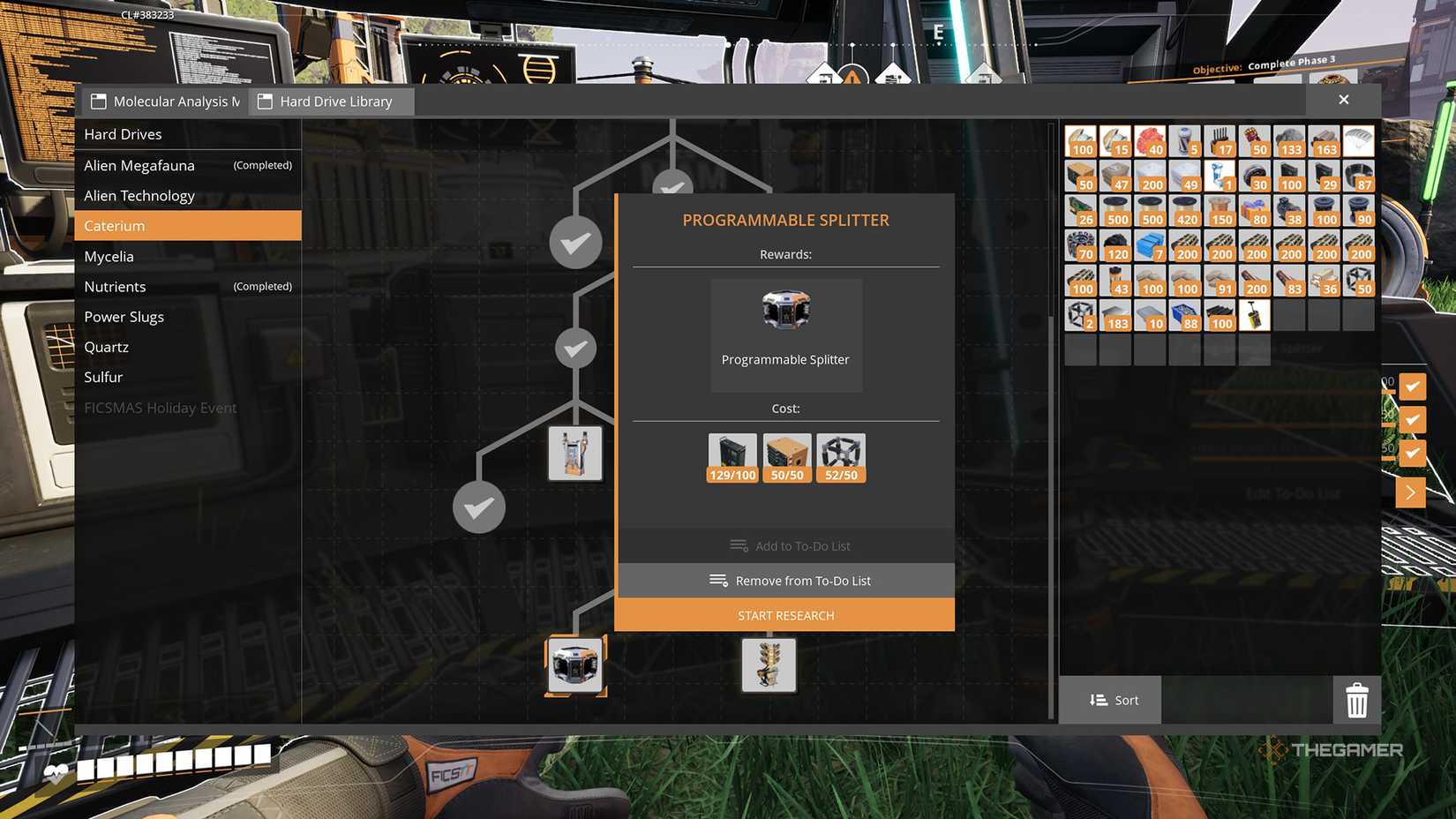
Task: Toggle the bottom green checkmark on the right panel
Action: coord(1413,453)
